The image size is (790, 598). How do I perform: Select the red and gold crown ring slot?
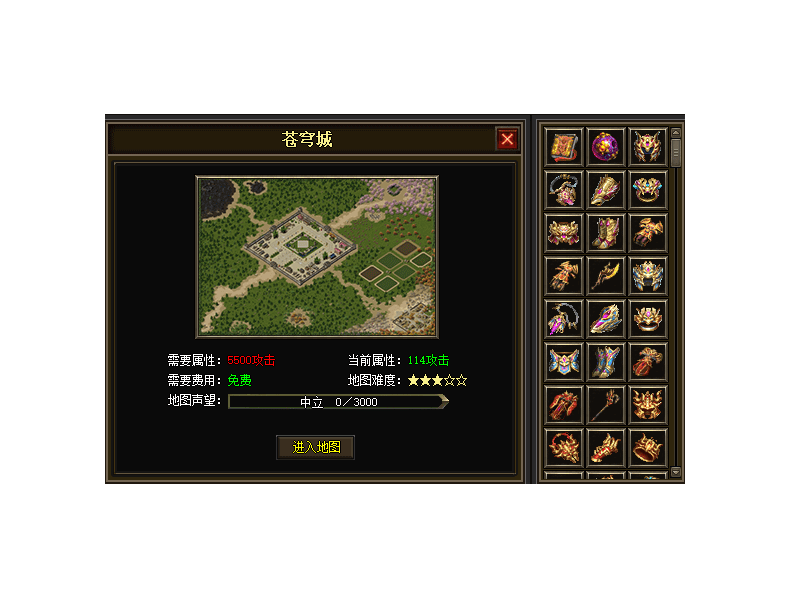tap(648, 447)
